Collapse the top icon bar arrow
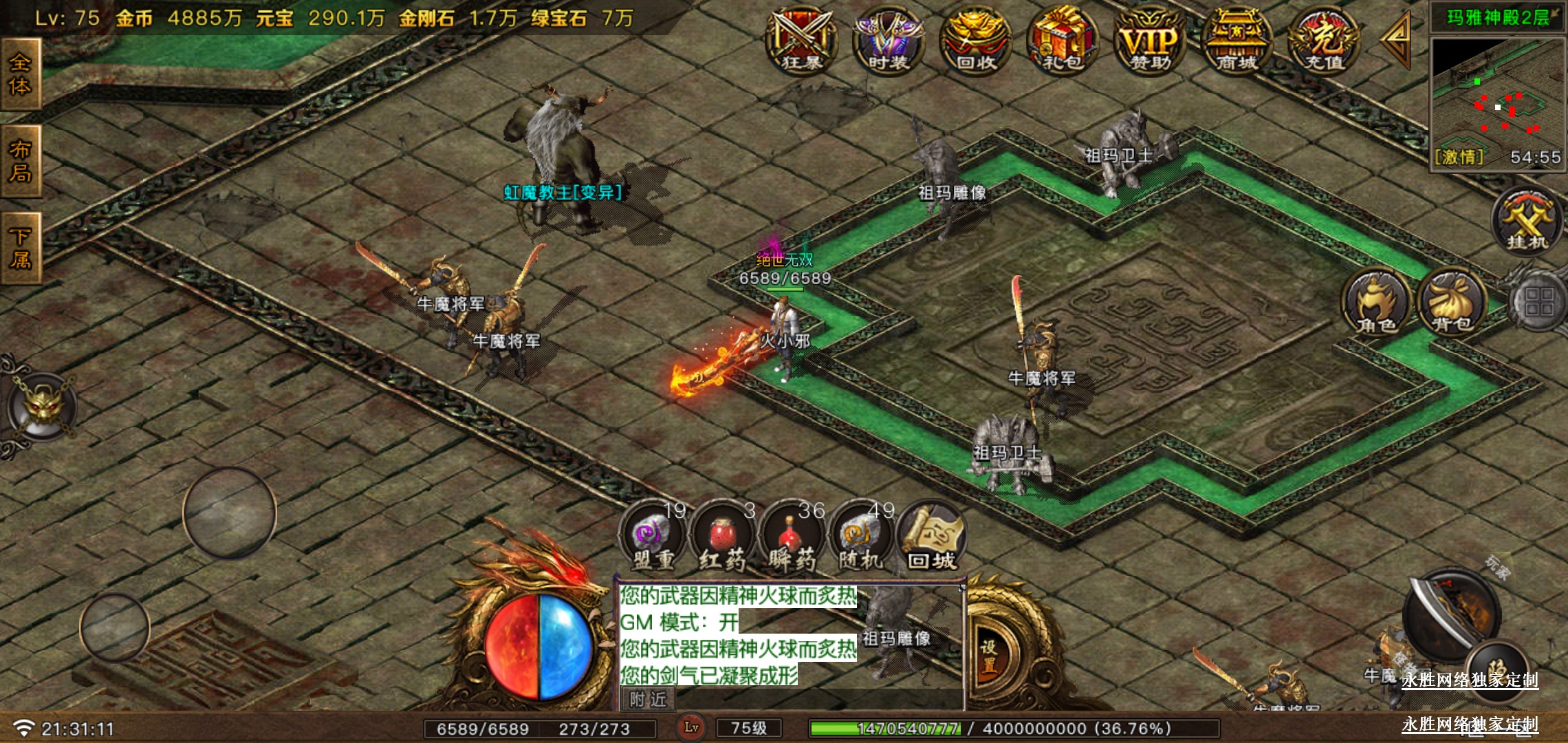Viewport: 1568px width, 743px height. (x=1397, y=39)
